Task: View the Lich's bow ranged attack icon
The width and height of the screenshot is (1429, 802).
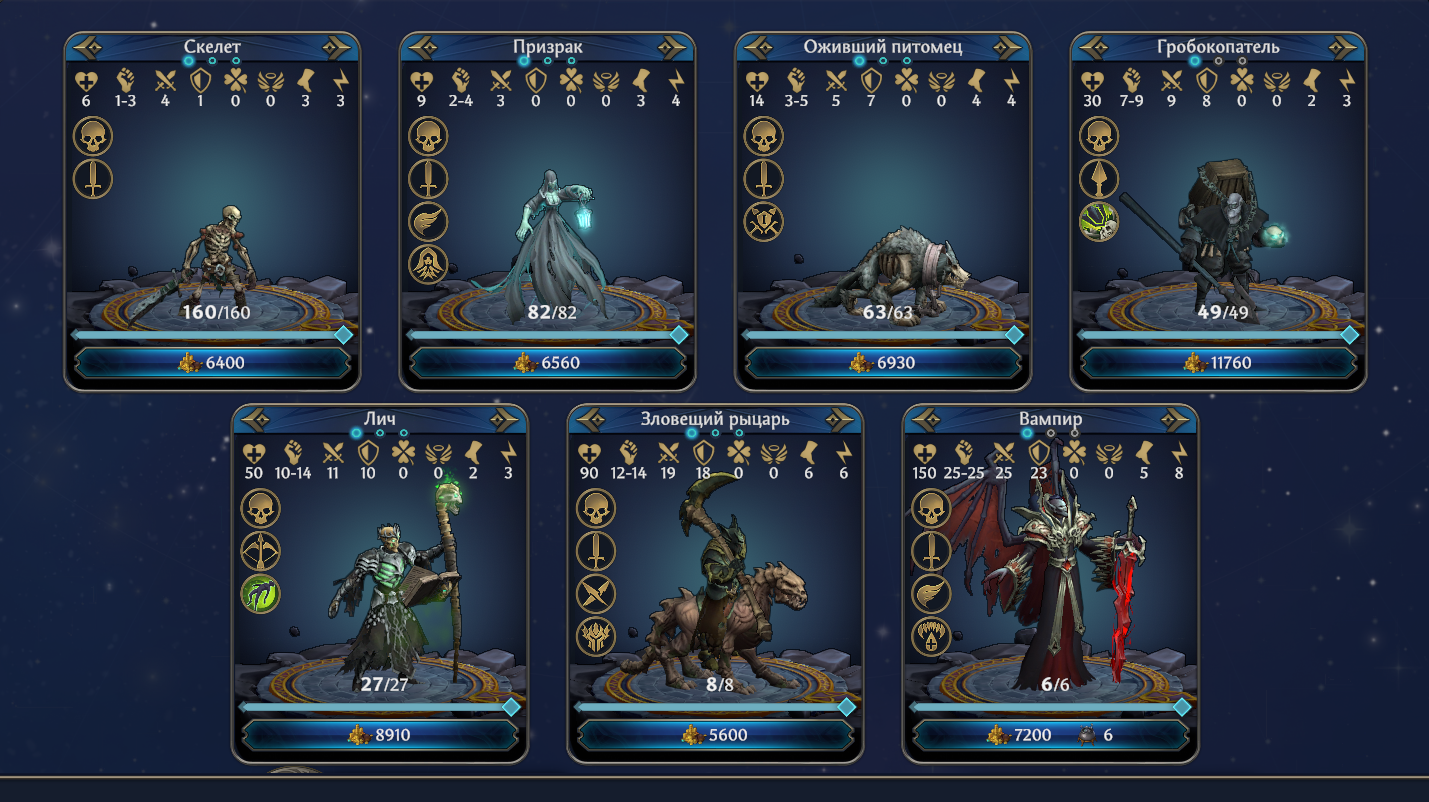Action: pyautogui.click(x=260, y=551)
